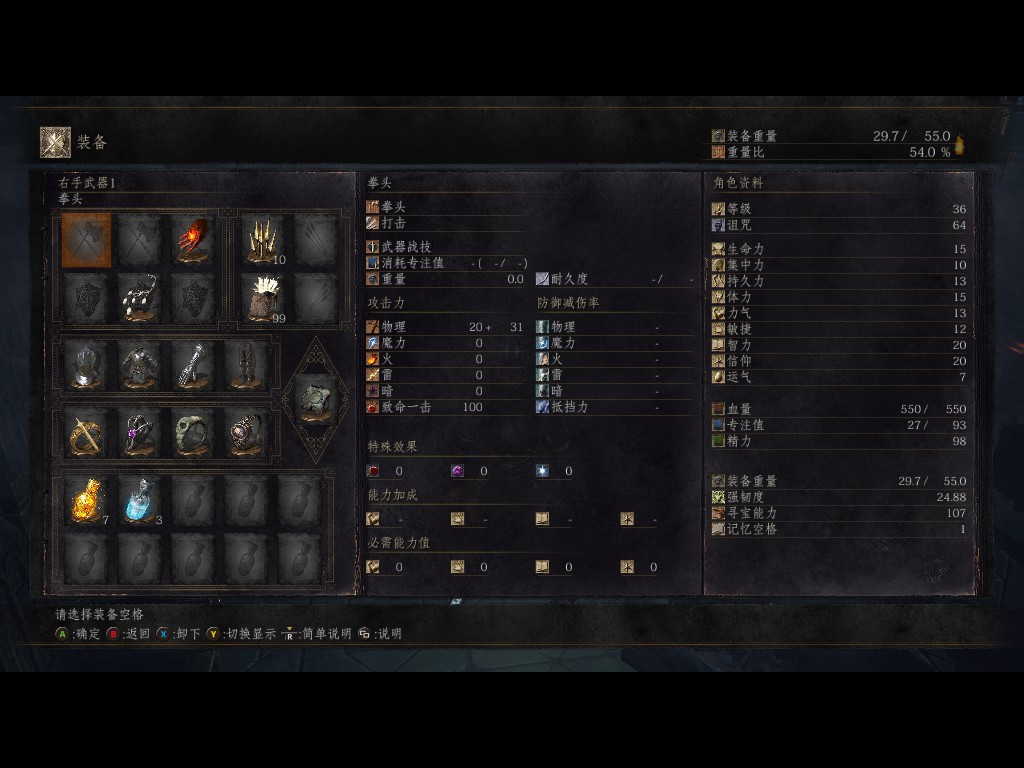Select the highlighted right-hand weapon slot
Image resolution: width=1024 pixels, height=768 pixels.
(87, 240)
